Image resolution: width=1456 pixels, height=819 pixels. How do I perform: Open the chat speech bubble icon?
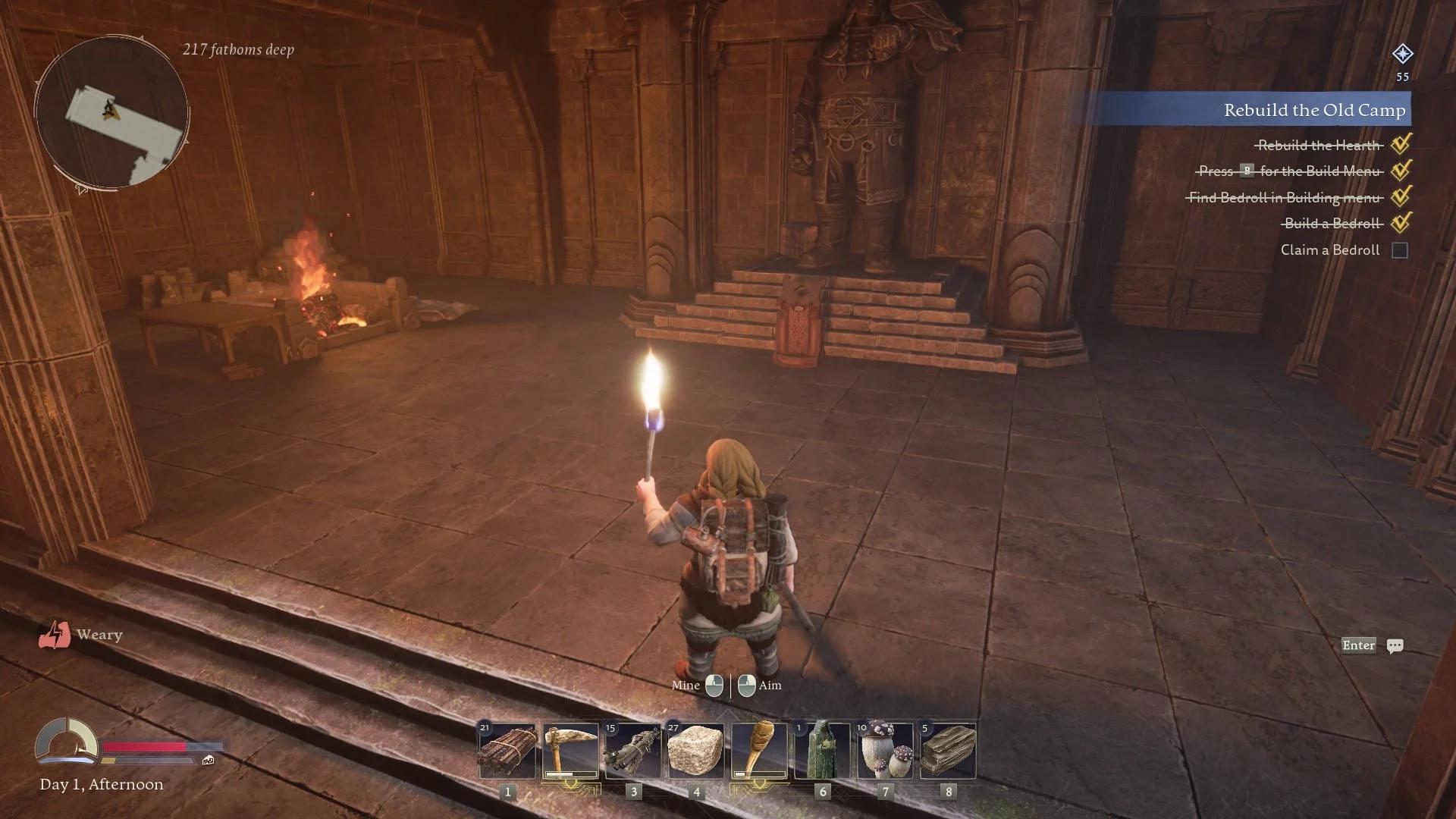(x=1395, y=646)
